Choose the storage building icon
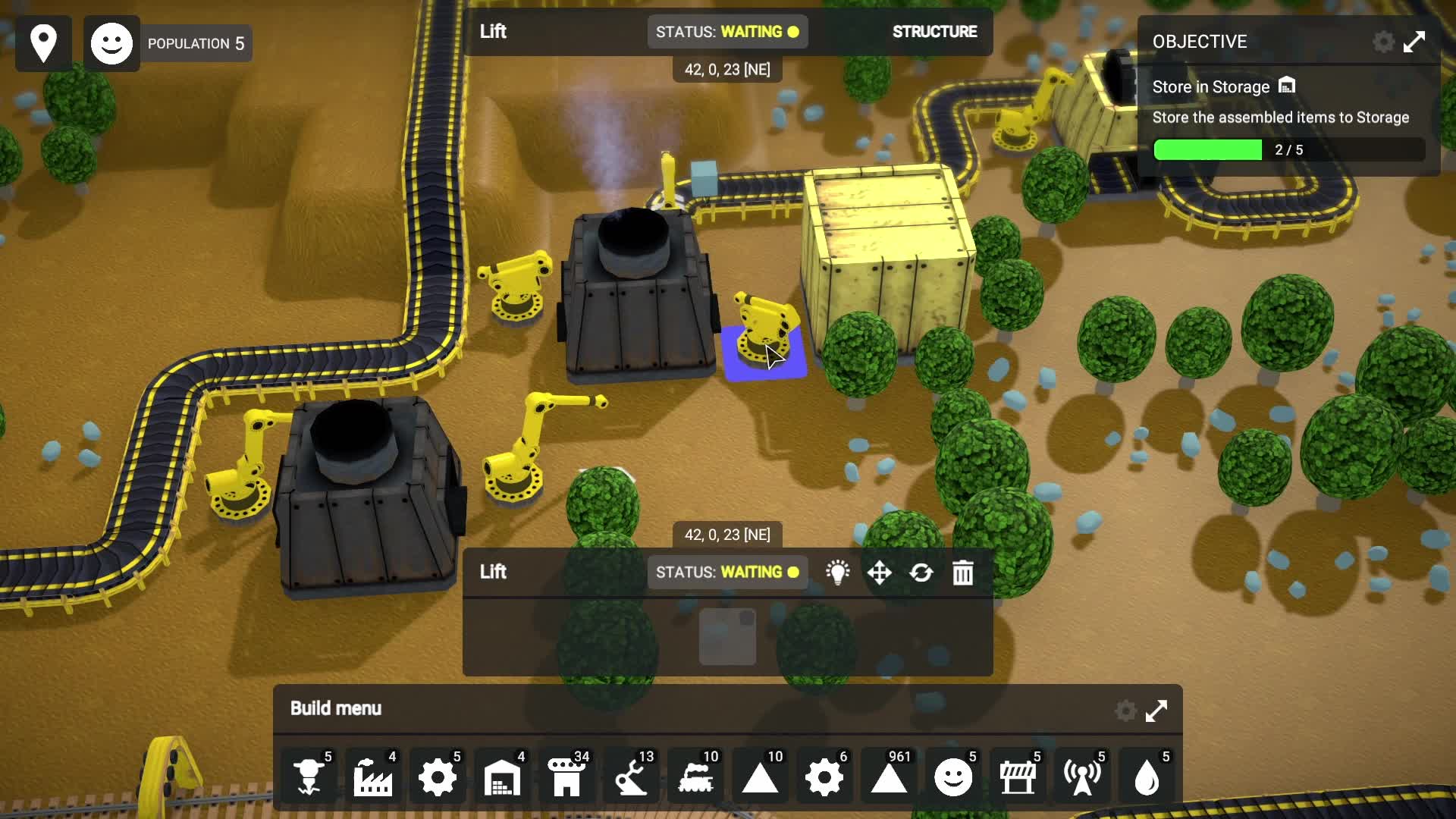 [x=500, y=776]
